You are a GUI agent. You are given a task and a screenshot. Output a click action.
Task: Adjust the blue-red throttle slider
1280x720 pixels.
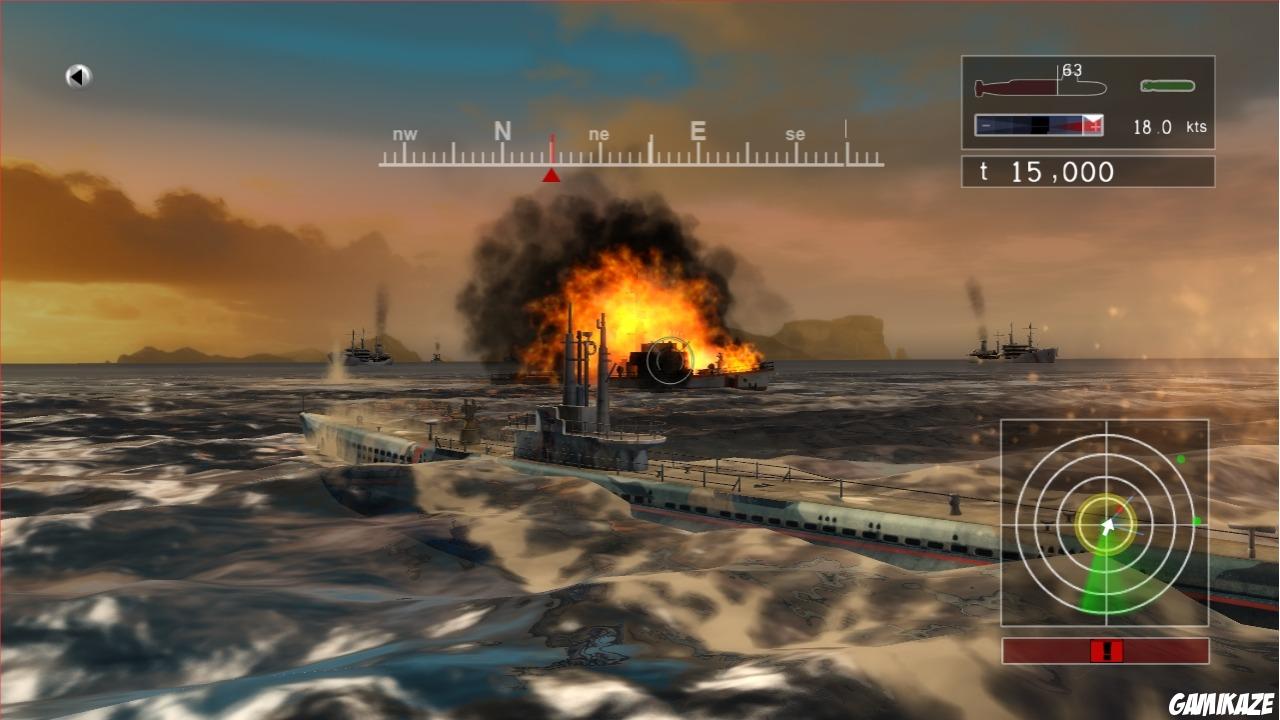coord(1037,124)
